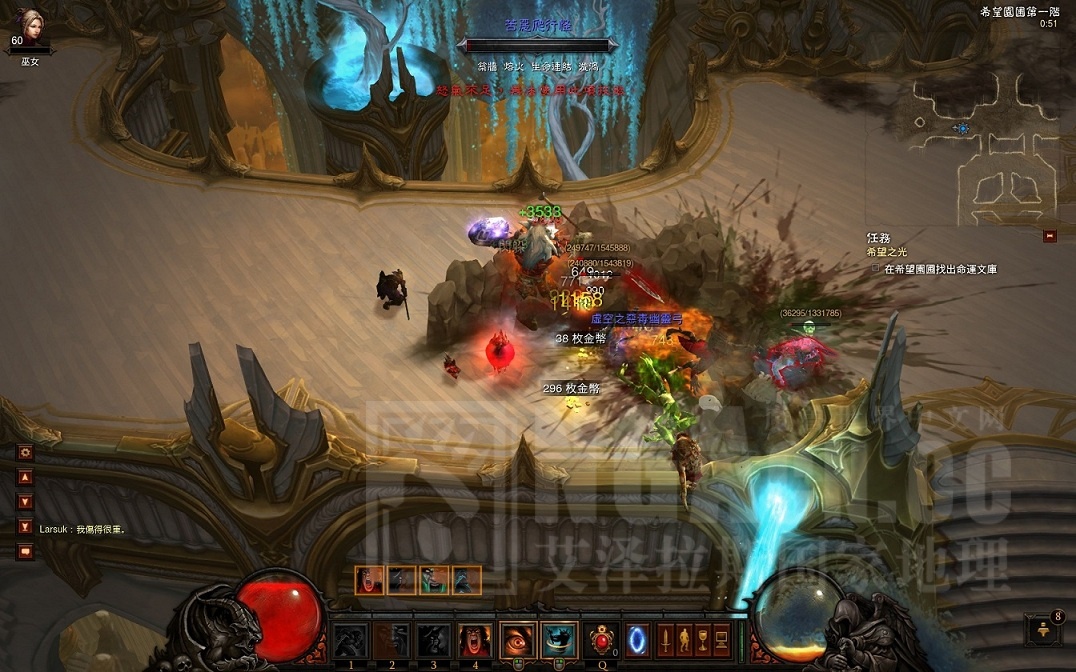Image resolution: width=1076 pixels, height=672 pixels.
Task: Open the blue town portal
Action: coord(637,638)
